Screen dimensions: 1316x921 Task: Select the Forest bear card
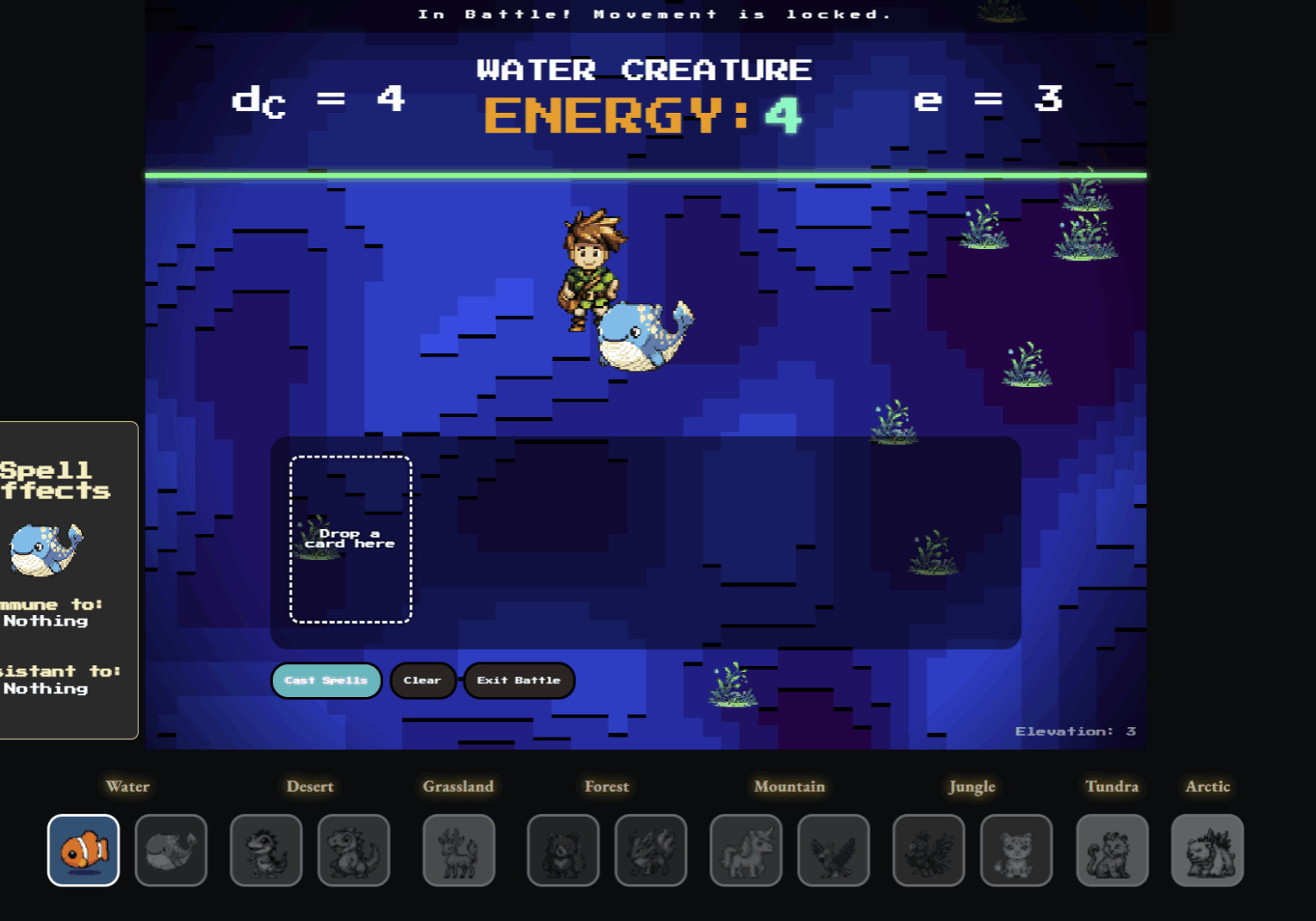(x=564, y=851)
